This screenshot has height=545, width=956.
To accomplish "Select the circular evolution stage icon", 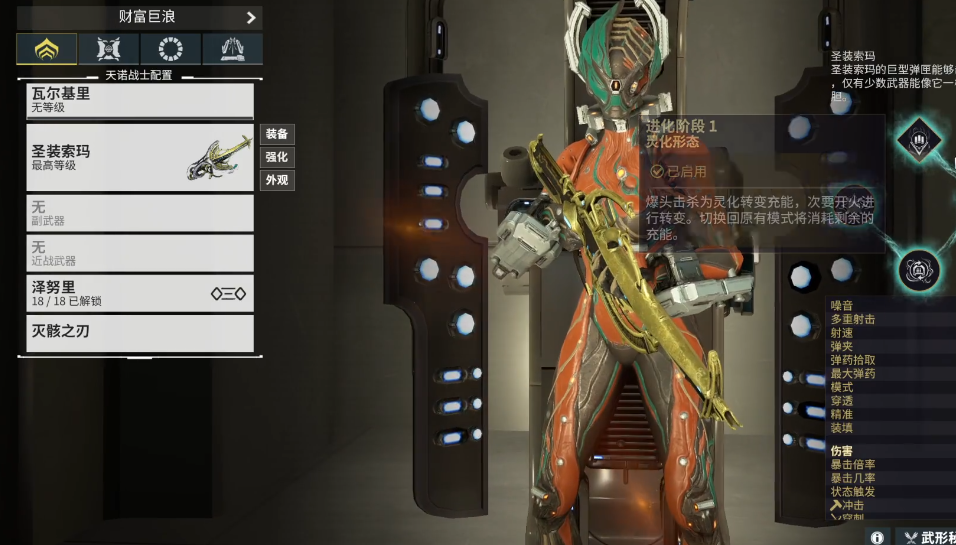I will pos(917,269).
